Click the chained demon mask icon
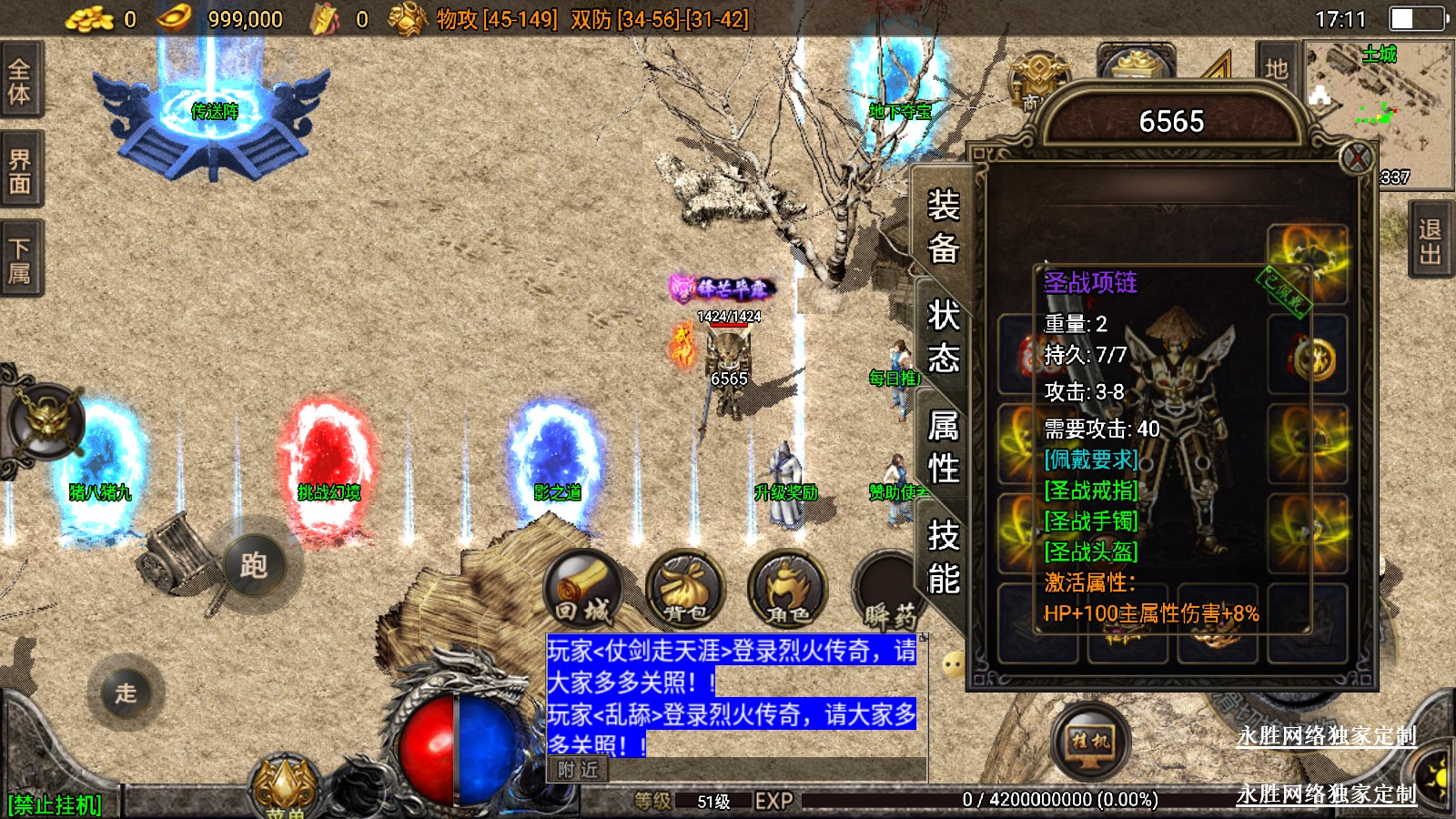Viewport: 1456px width, 819px height. pos(47,421)
